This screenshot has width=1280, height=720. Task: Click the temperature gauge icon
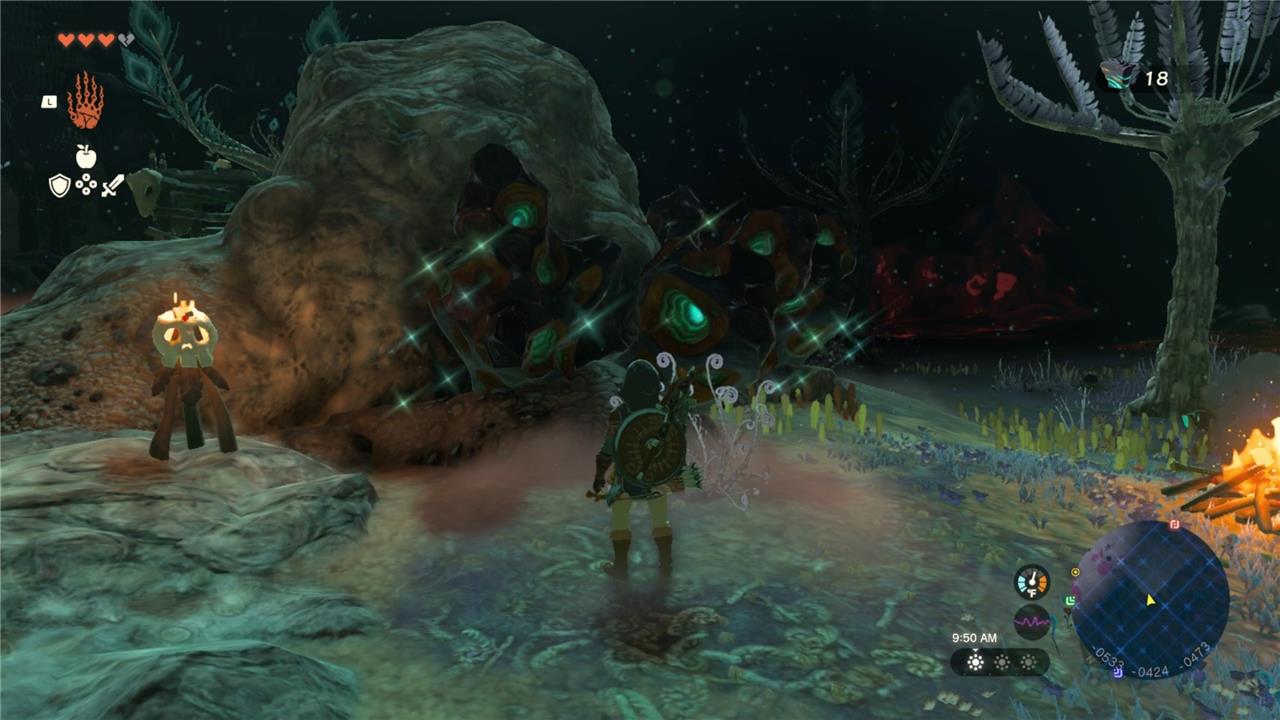coord(1032,582)
